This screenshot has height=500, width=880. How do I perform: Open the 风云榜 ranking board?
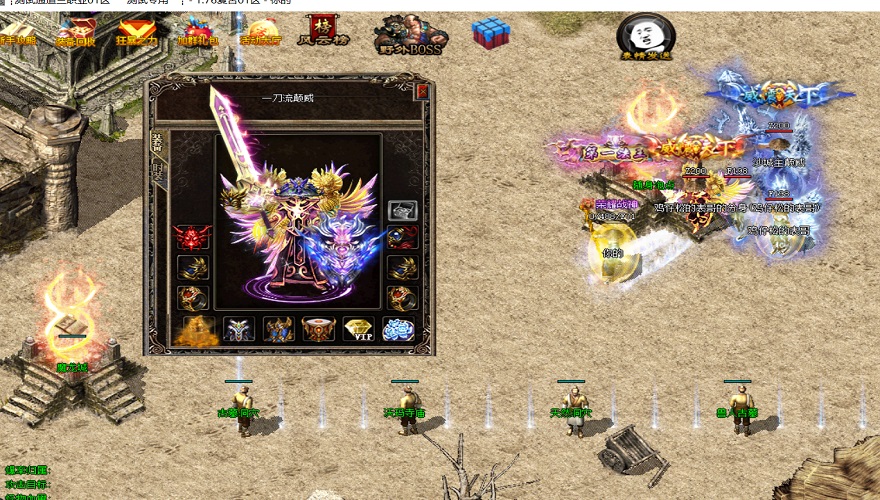323,31
